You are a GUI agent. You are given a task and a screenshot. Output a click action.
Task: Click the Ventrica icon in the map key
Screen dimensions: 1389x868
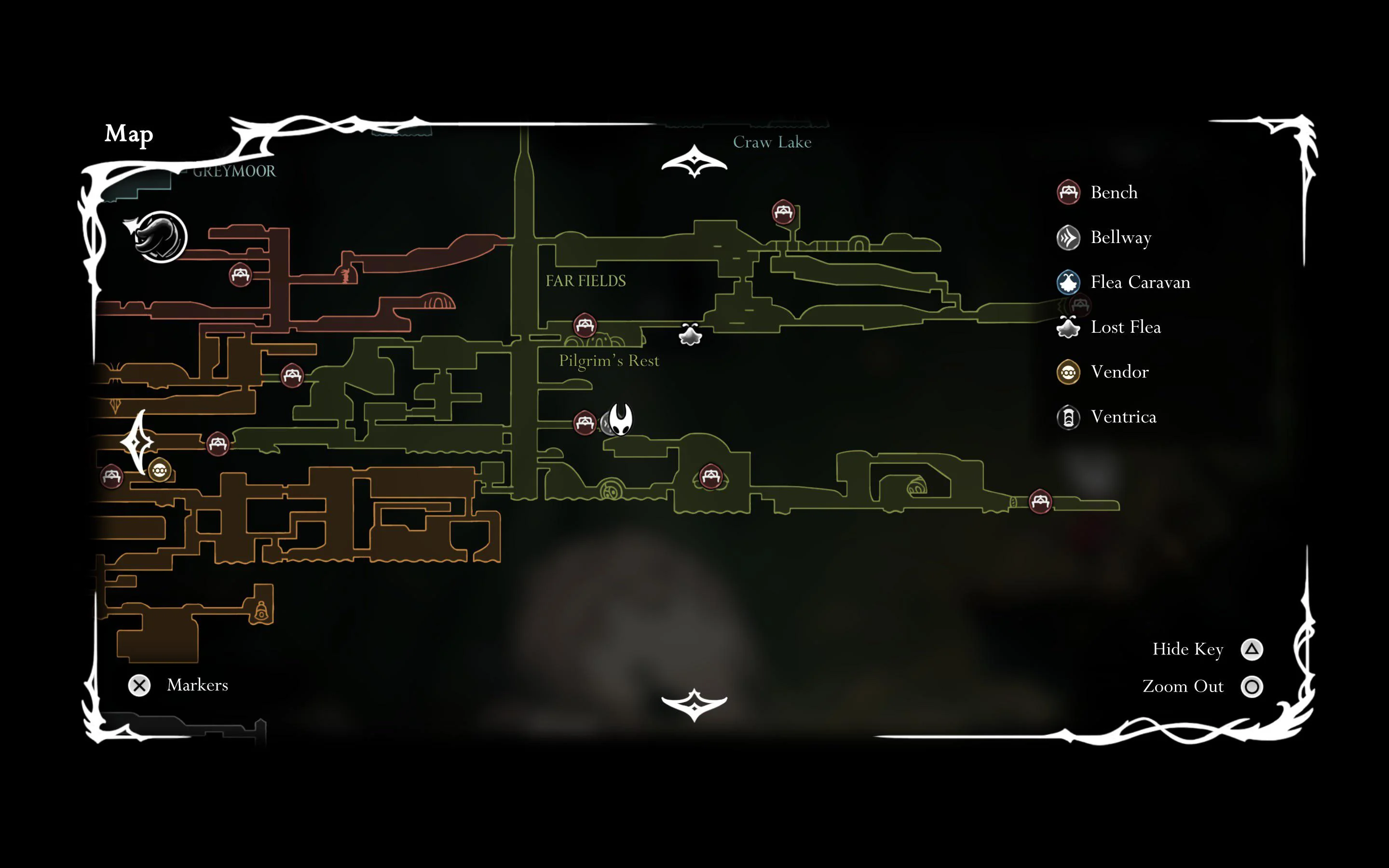click(1069, 417)
